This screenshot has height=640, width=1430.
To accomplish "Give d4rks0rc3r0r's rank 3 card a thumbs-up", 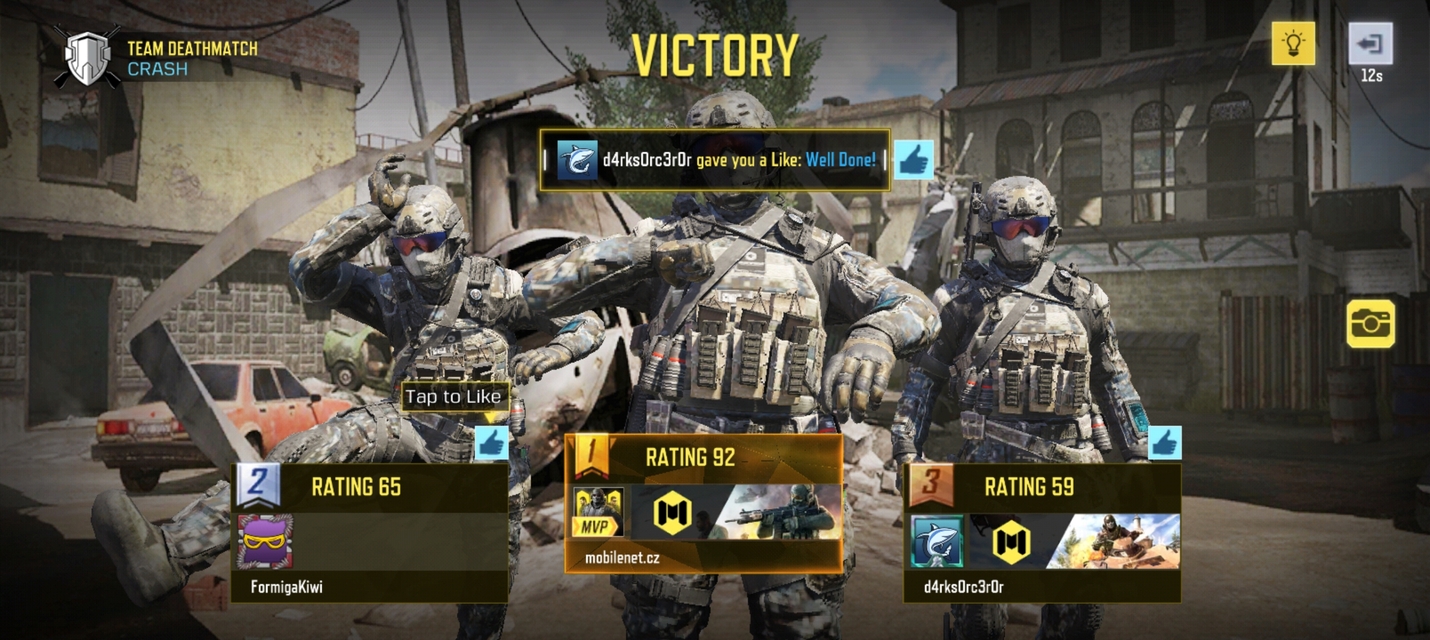I will 1164,443.
